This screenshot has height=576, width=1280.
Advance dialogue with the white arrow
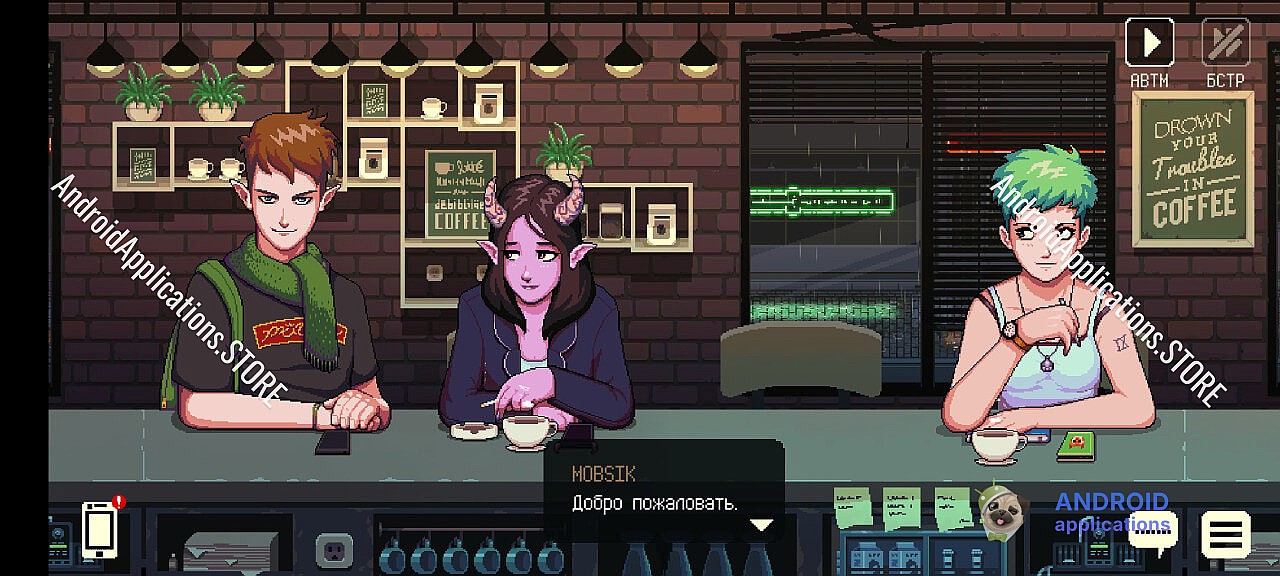point(762,524)
